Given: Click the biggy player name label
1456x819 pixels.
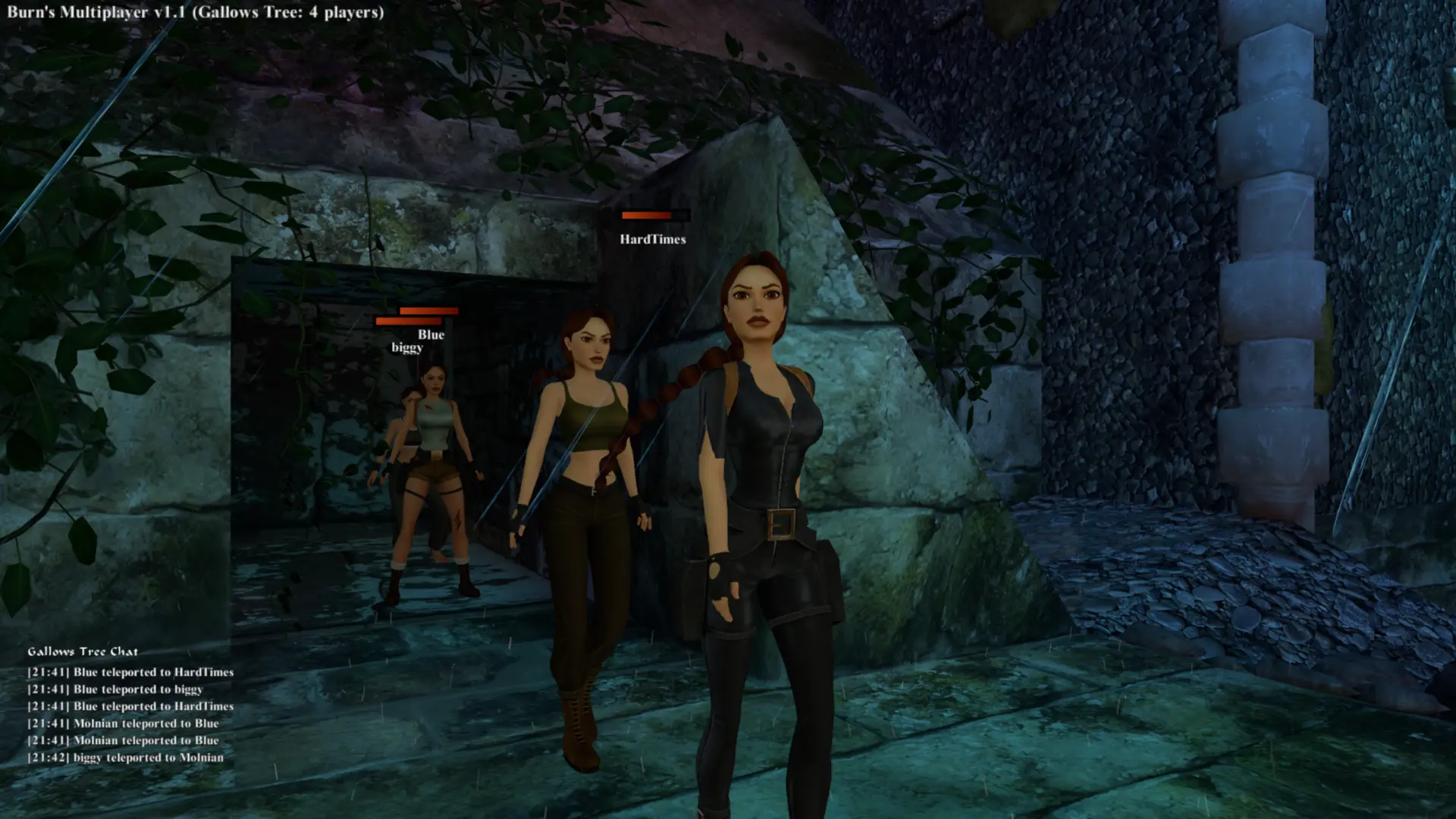Looking at the screenshot, I should (x=407, y=348).
